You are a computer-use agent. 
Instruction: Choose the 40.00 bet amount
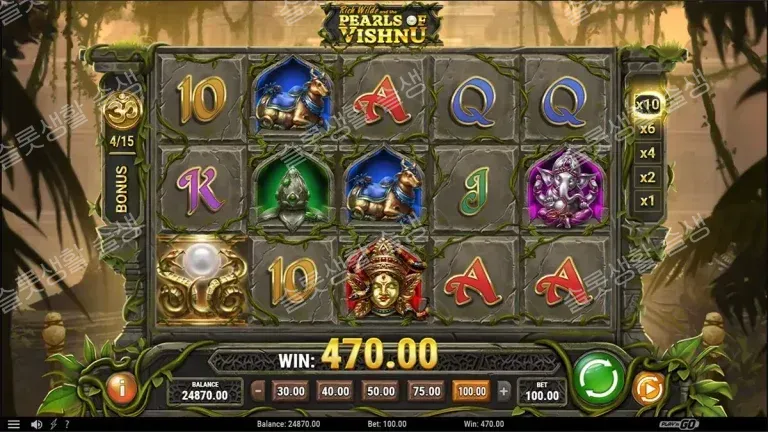(333, 391)
